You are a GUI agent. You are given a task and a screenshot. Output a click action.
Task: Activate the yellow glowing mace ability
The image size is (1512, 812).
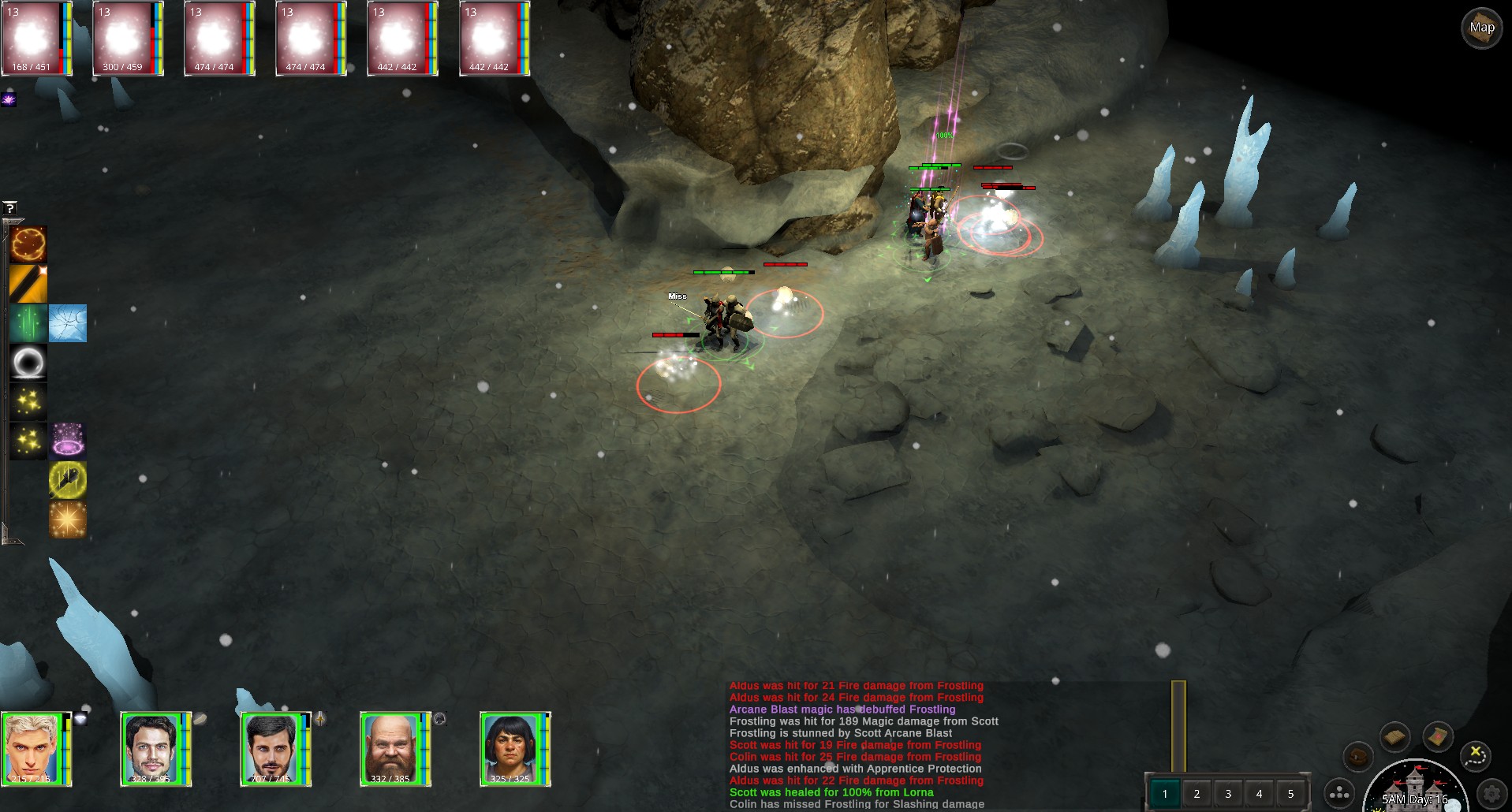[68, 479]
